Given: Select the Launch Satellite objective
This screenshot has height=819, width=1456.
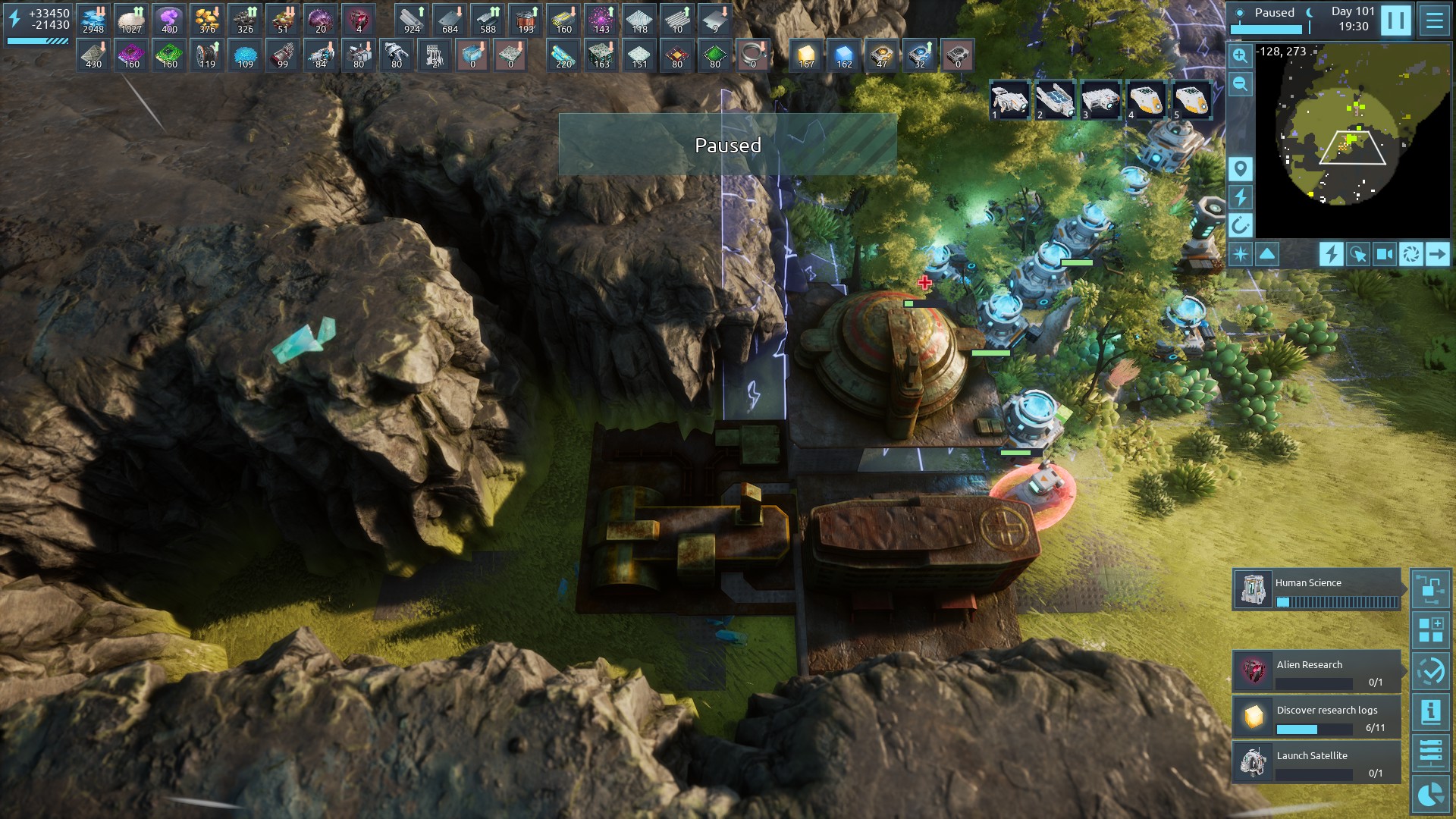Looking at the screenshot, I should tap(1317, 762).
